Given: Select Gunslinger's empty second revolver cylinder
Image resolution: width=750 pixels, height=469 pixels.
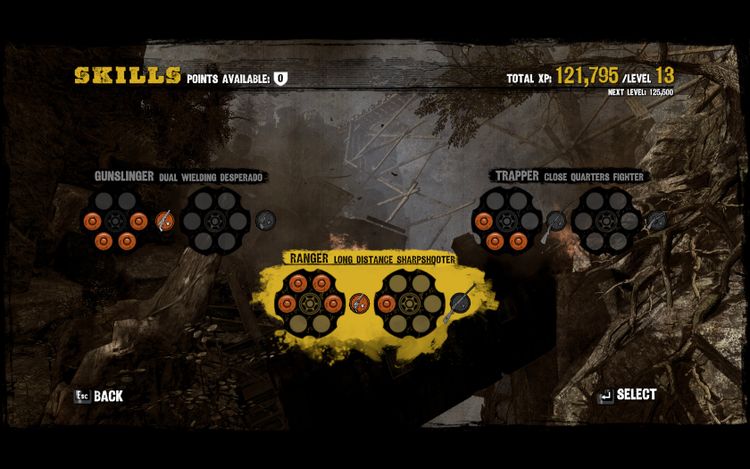Looking at the screenshot, I should pos(215,219).
